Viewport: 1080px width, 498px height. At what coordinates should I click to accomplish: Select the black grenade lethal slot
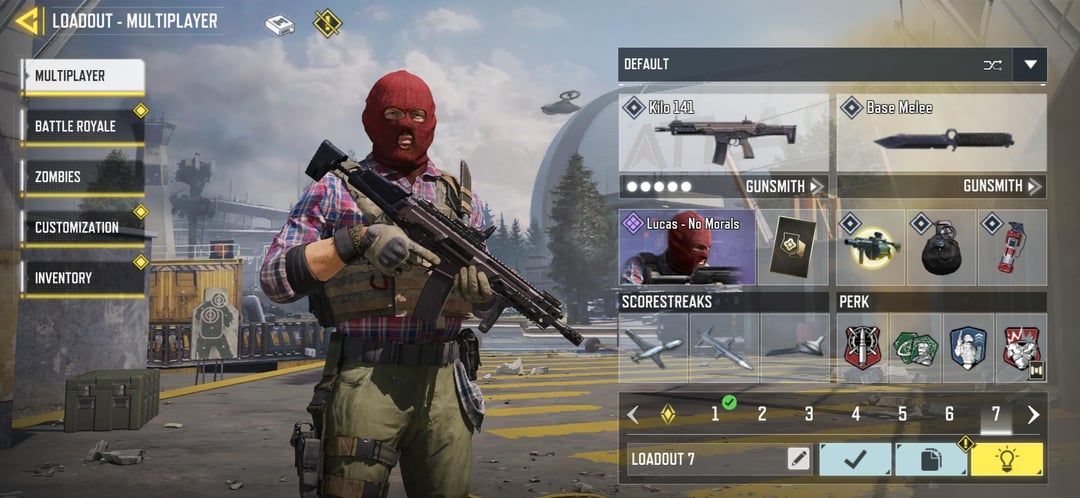tap(941, 247)
